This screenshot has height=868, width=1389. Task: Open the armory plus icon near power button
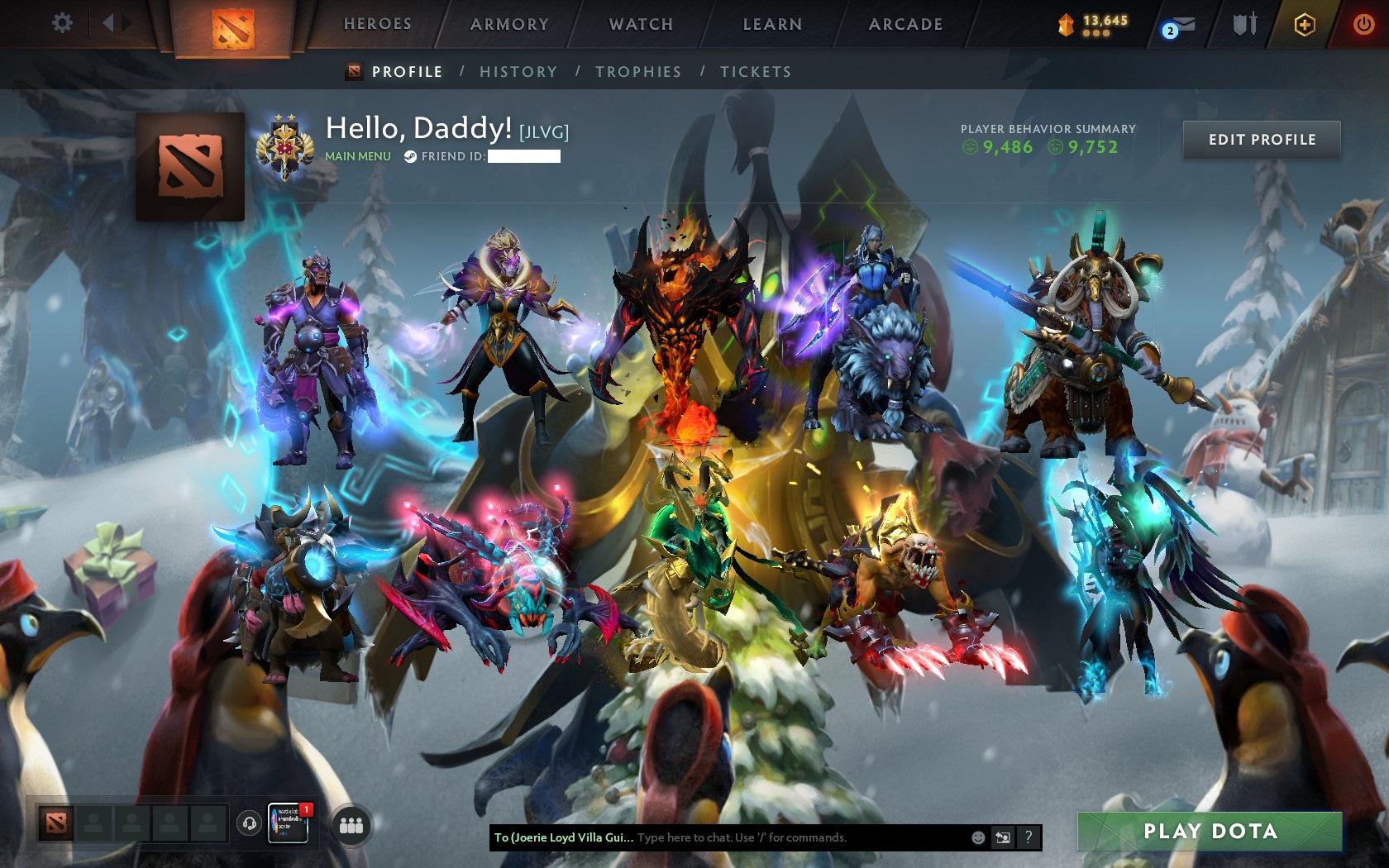[1305, 25]
